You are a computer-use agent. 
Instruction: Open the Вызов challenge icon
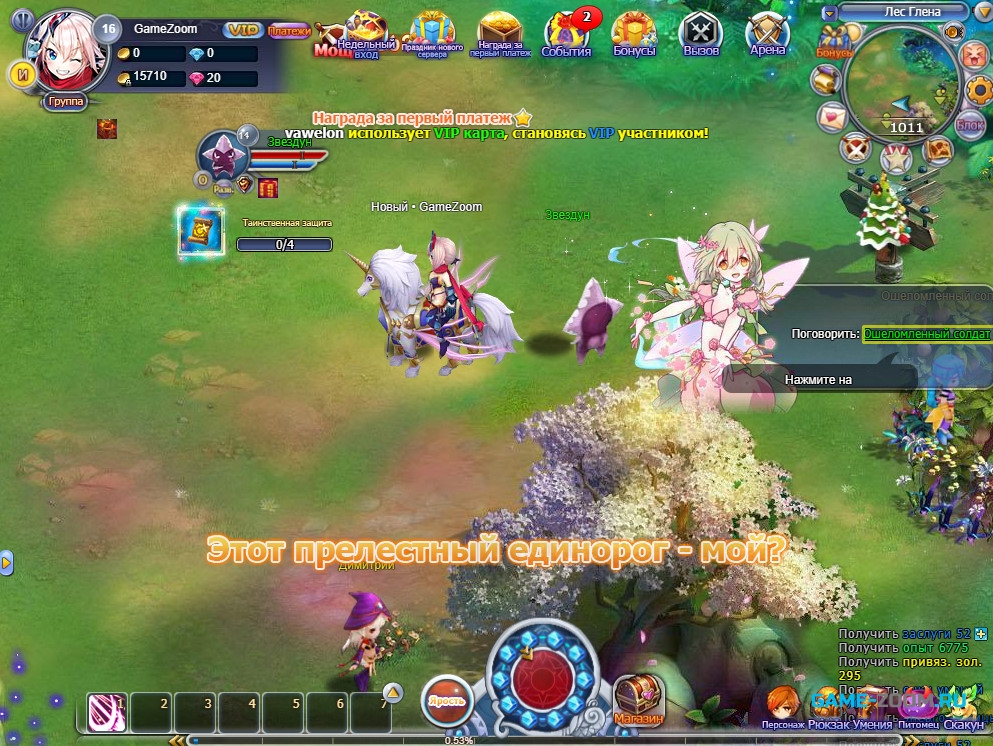[701, 34]
